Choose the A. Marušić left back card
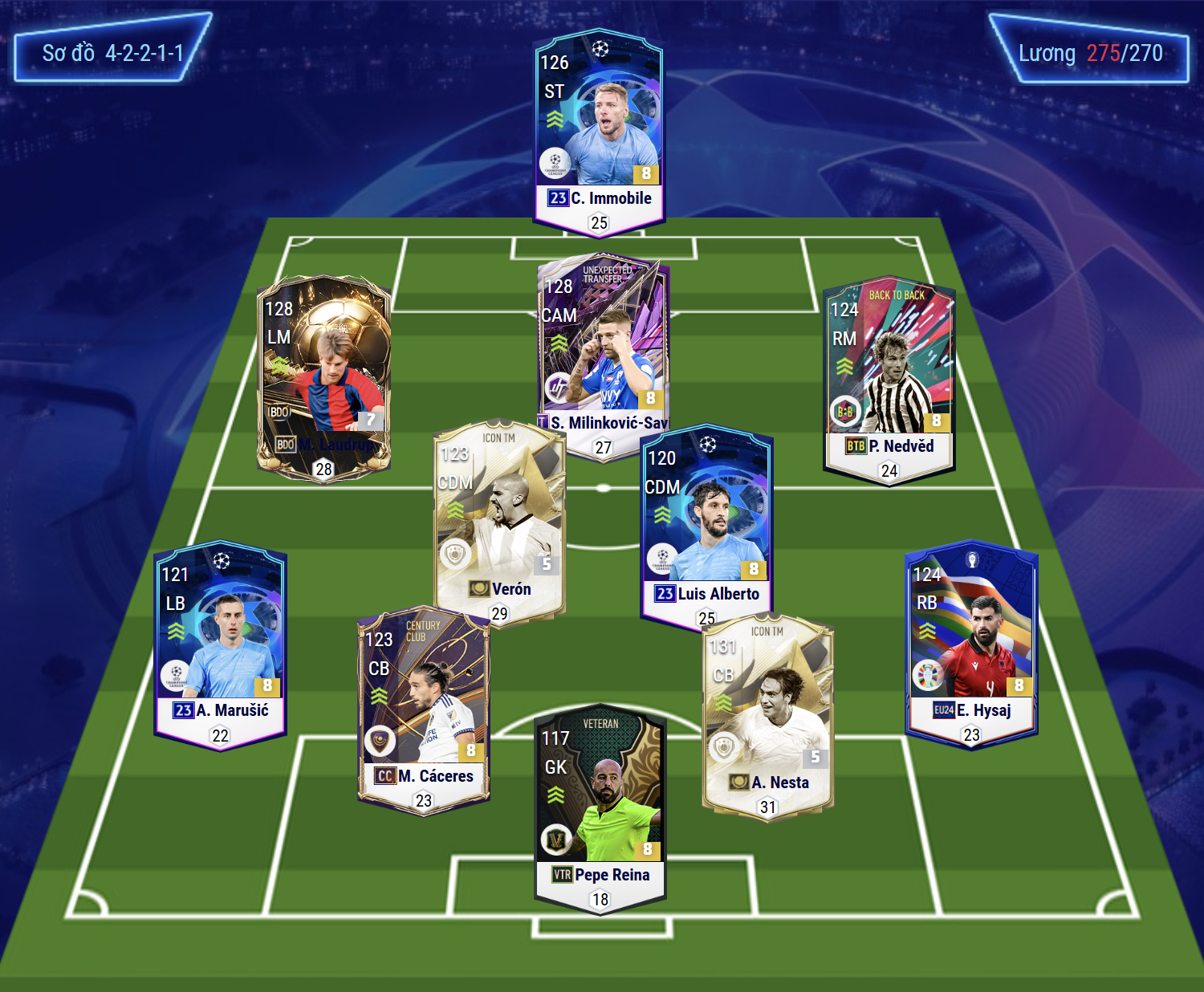The height and width of the screenshot is (992, 1204). (220, 642)
